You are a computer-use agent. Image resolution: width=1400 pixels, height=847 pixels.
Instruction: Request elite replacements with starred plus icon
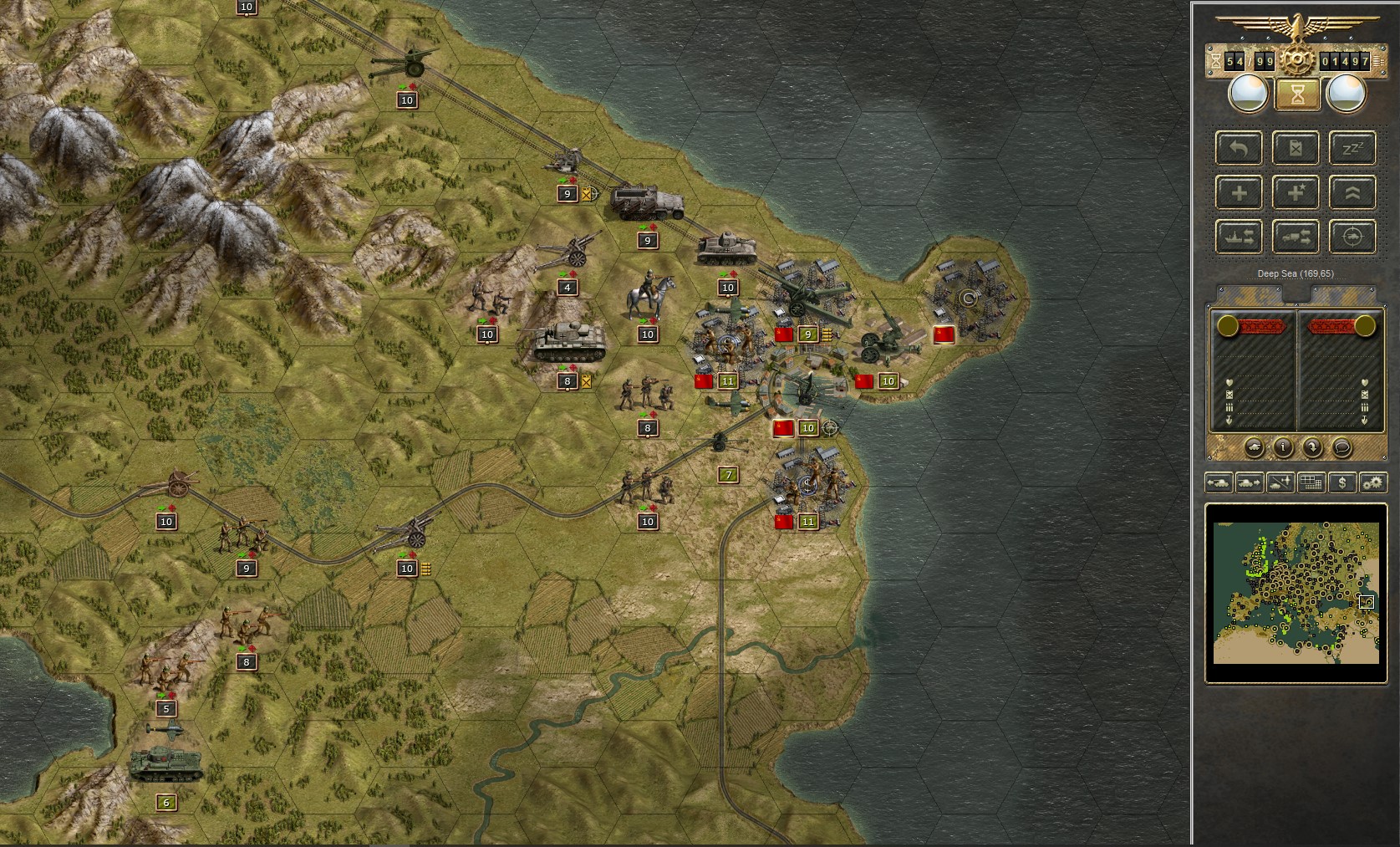pos(1296,193)
